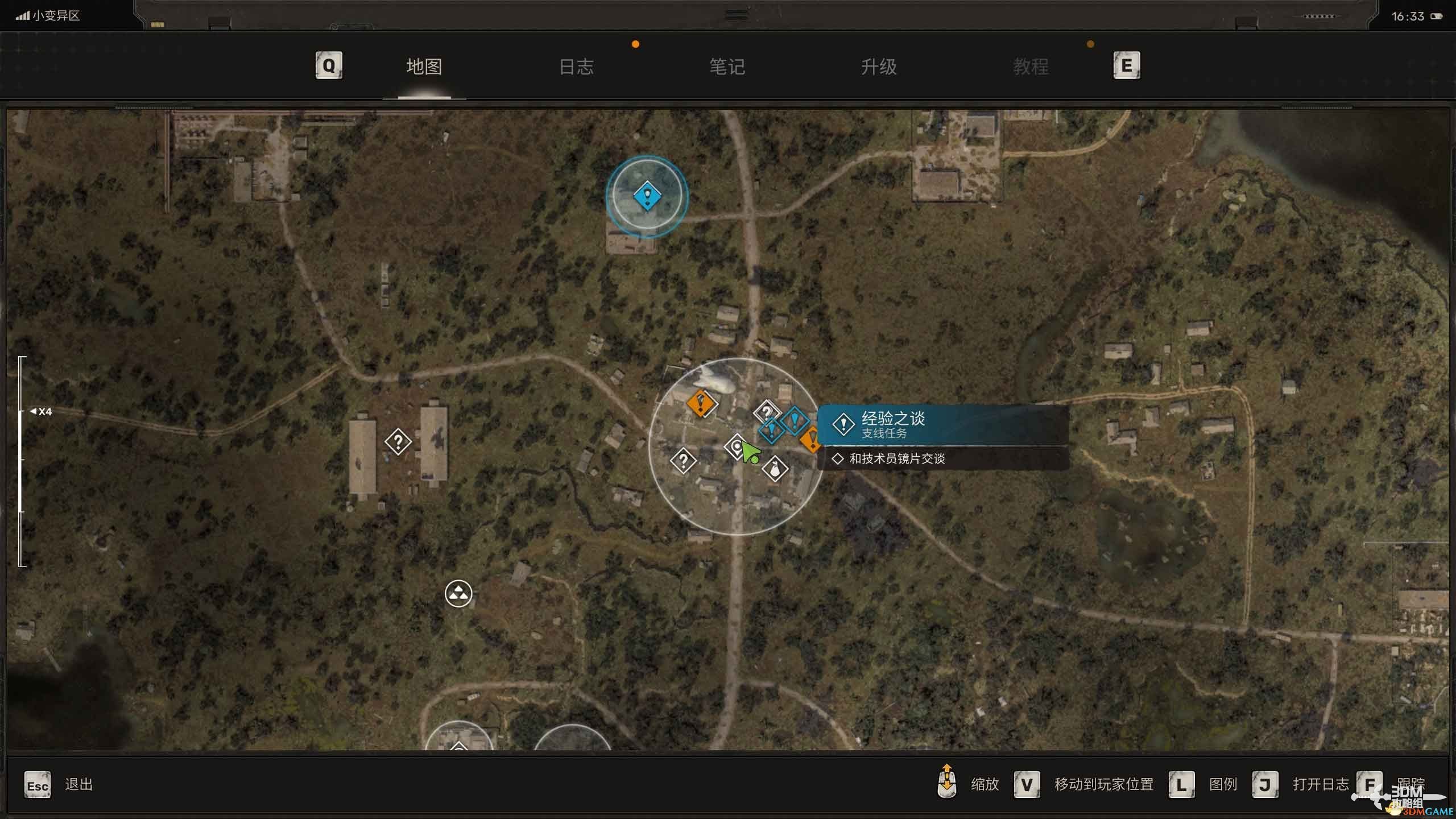Click the question mark marker between the two long buildings
The image size is (1456, 819).
click(398, 441)
